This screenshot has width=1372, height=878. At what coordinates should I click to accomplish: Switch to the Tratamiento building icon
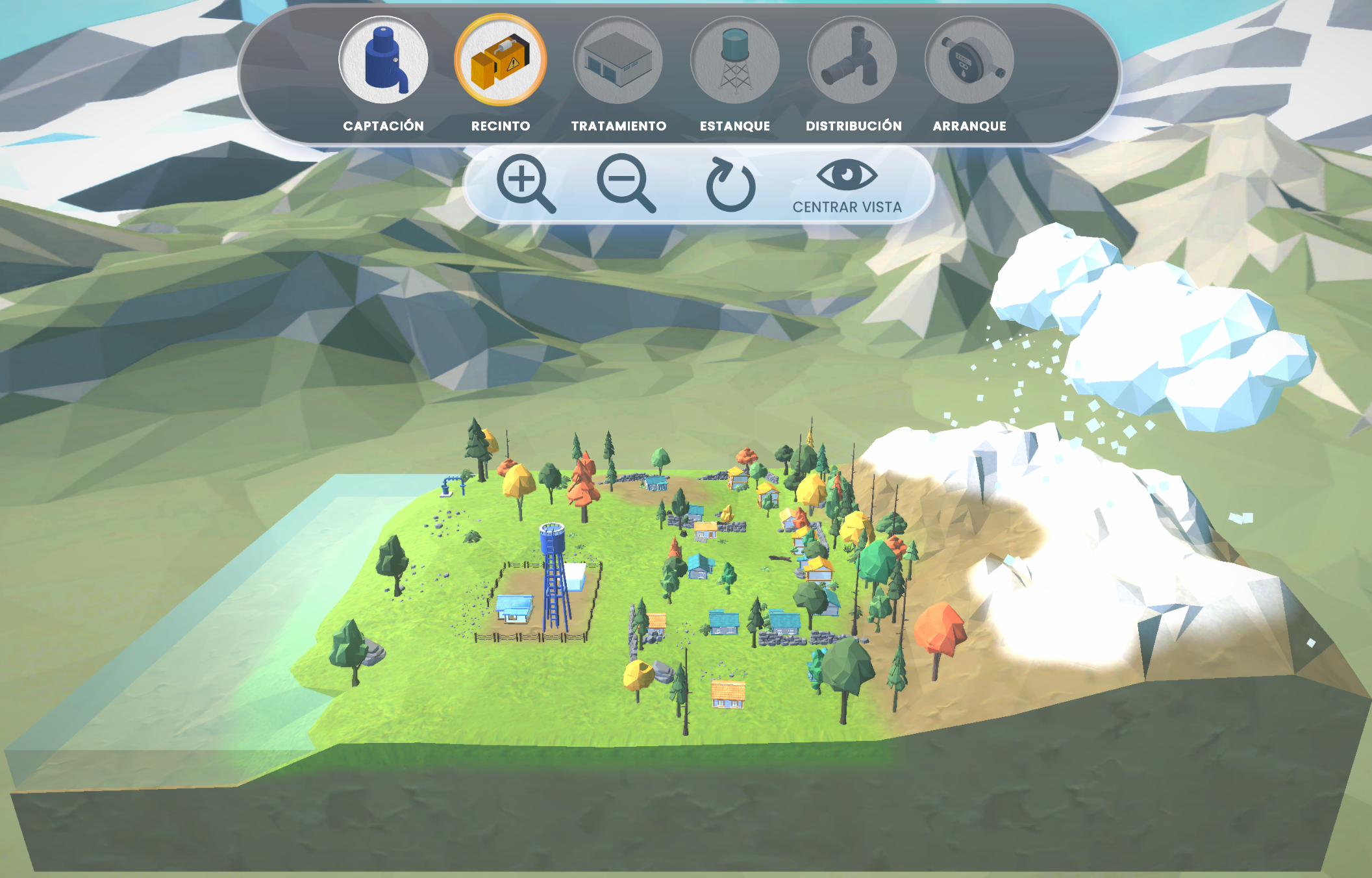pos(617,60)
